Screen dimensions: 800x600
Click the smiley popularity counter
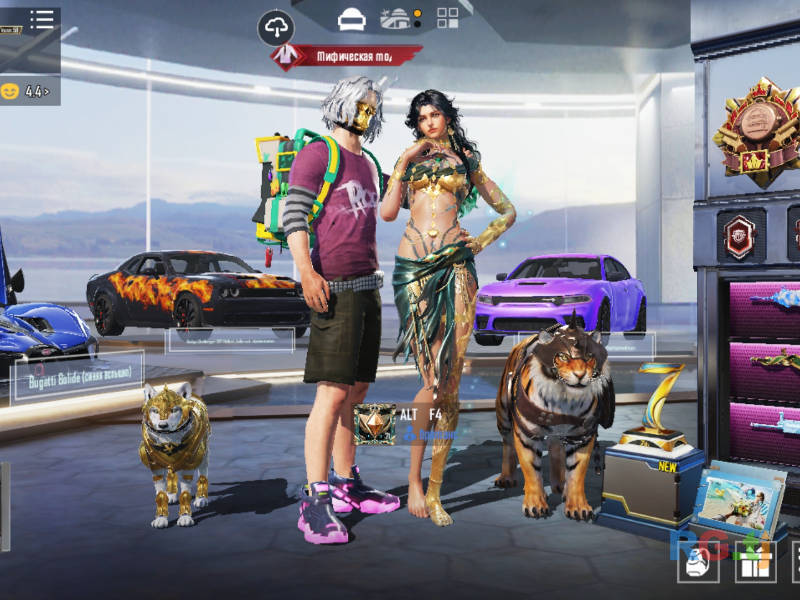click(28, 91)
